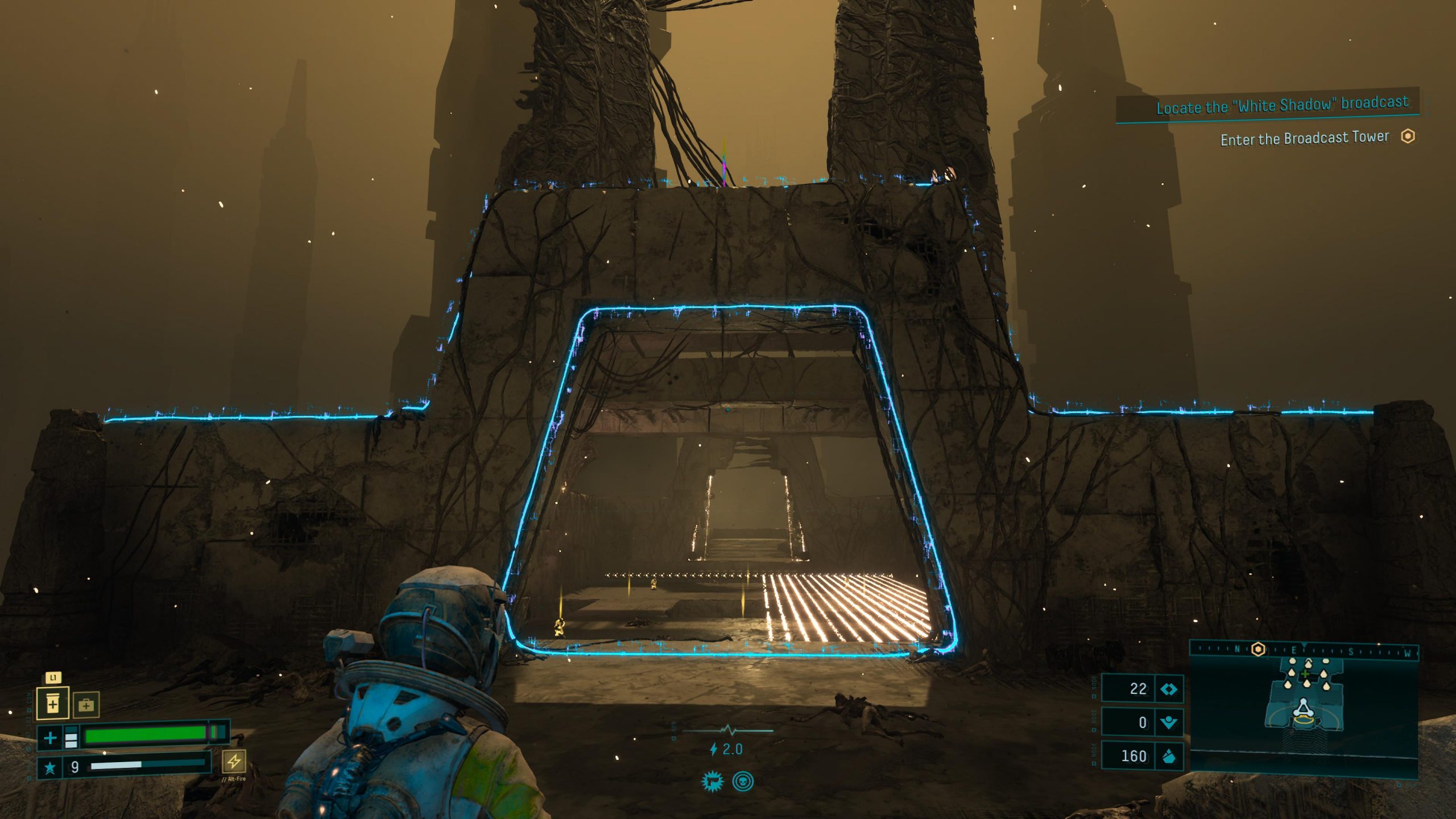Screen dimensions: 1456x819
Task: Click the player triangle marker on minimap
Action: (x=1302, y=709)
